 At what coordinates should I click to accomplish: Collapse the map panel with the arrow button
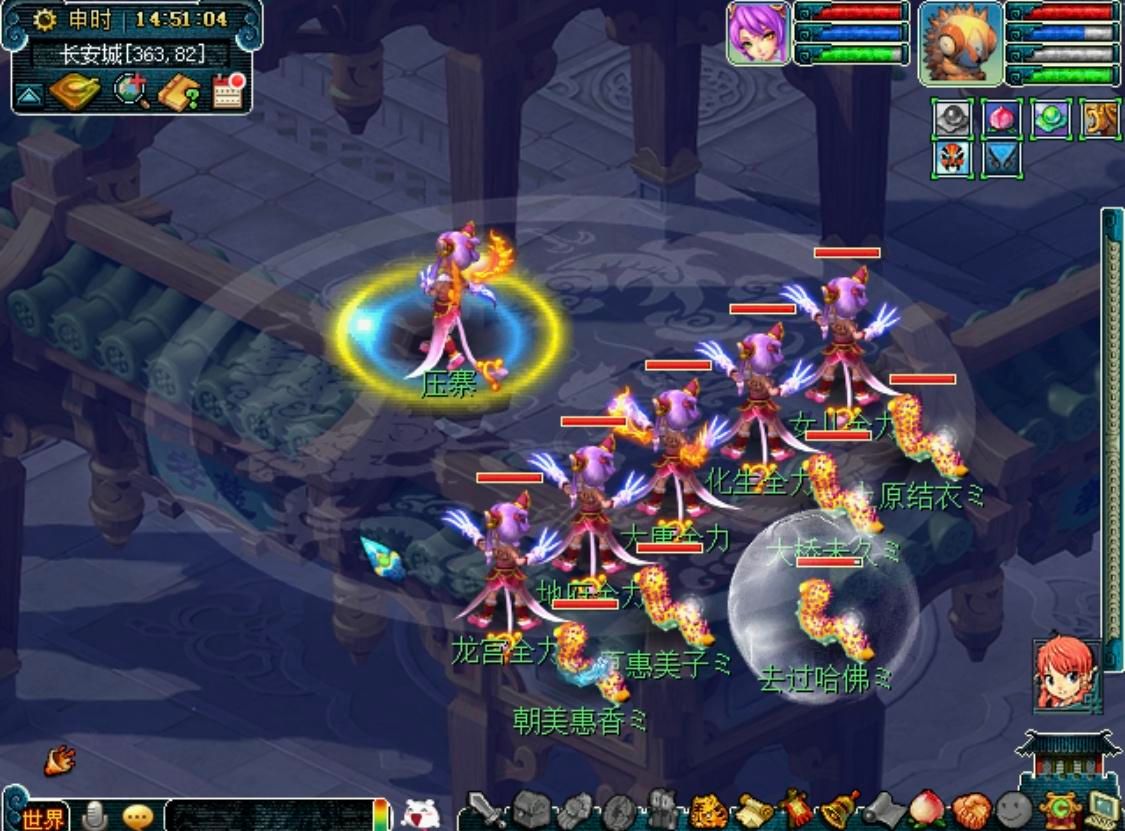click(26, 96)
